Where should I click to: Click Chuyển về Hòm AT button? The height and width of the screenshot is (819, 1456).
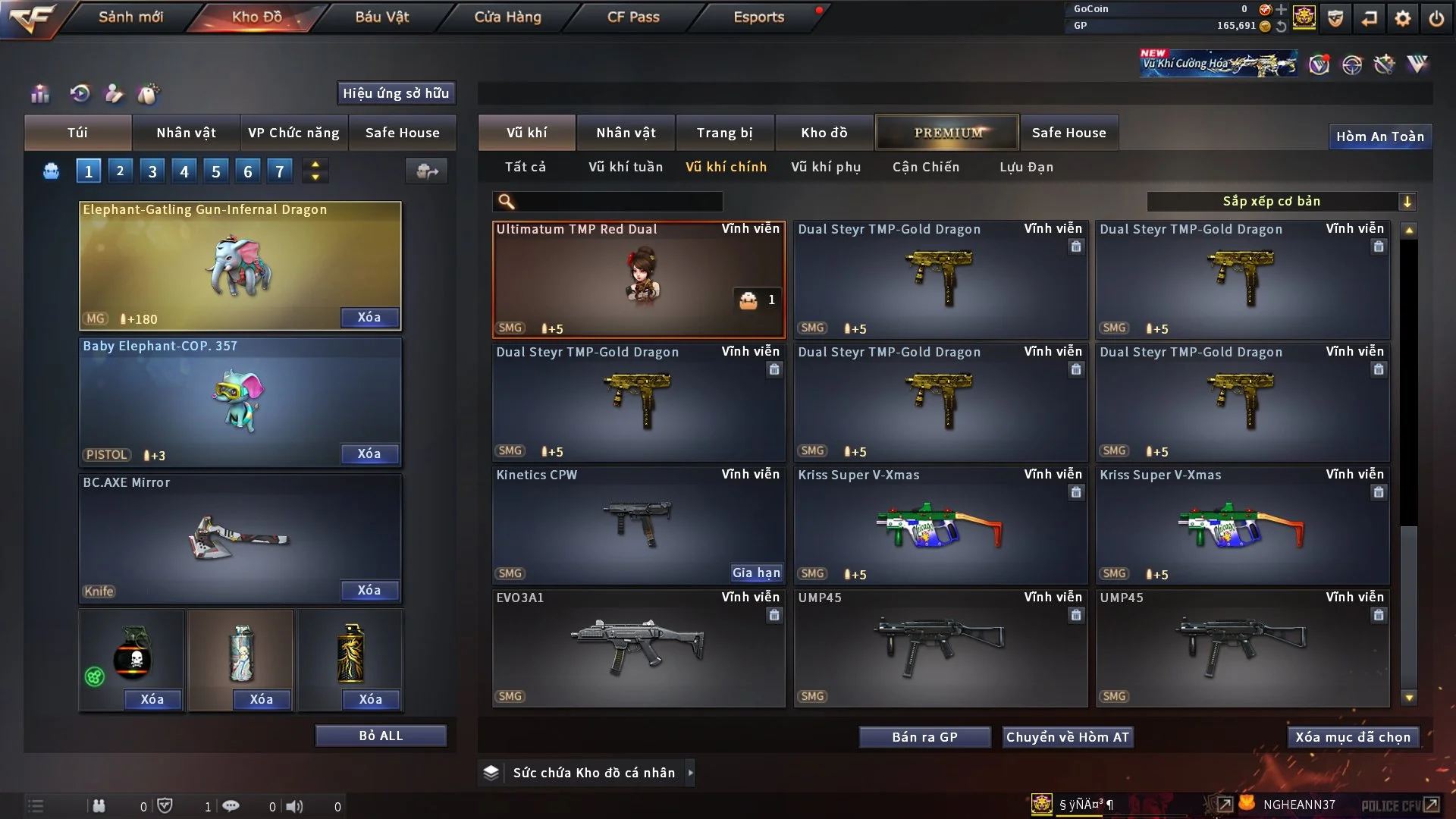(x=1067, y=737)
